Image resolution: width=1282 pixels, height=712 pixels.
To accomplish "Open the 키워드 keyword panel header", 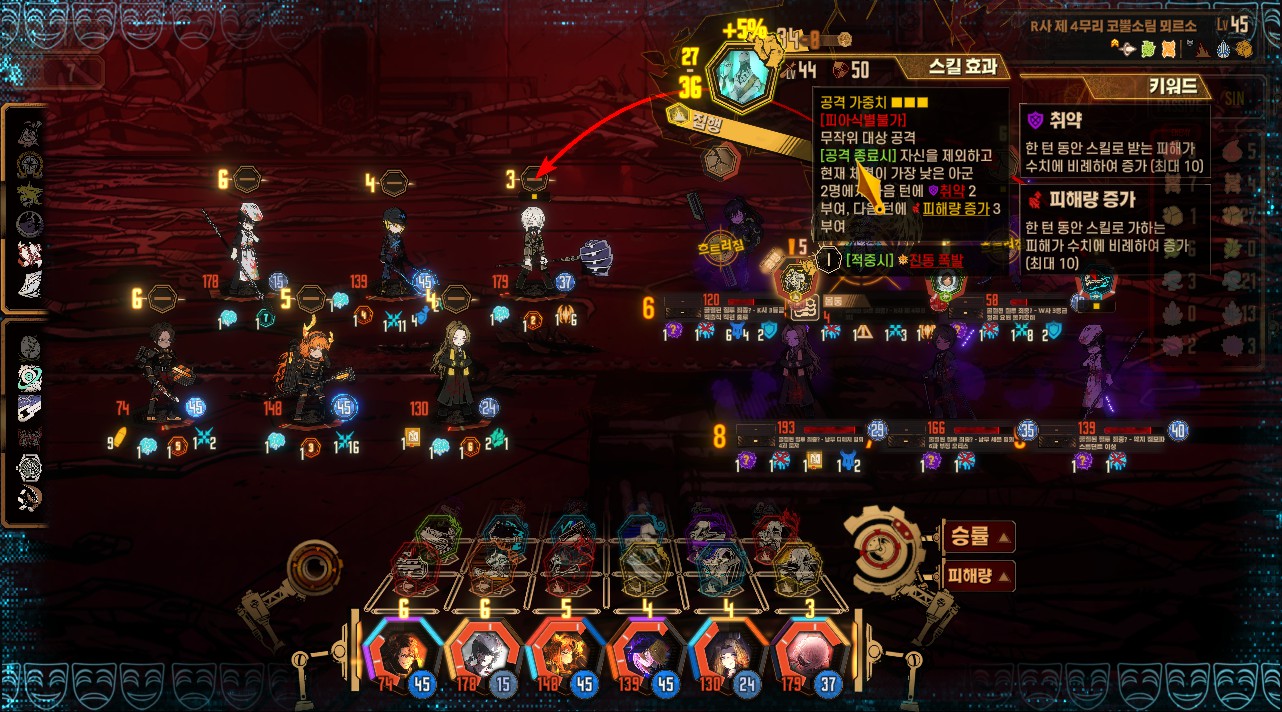I will tap(1172, 87).
